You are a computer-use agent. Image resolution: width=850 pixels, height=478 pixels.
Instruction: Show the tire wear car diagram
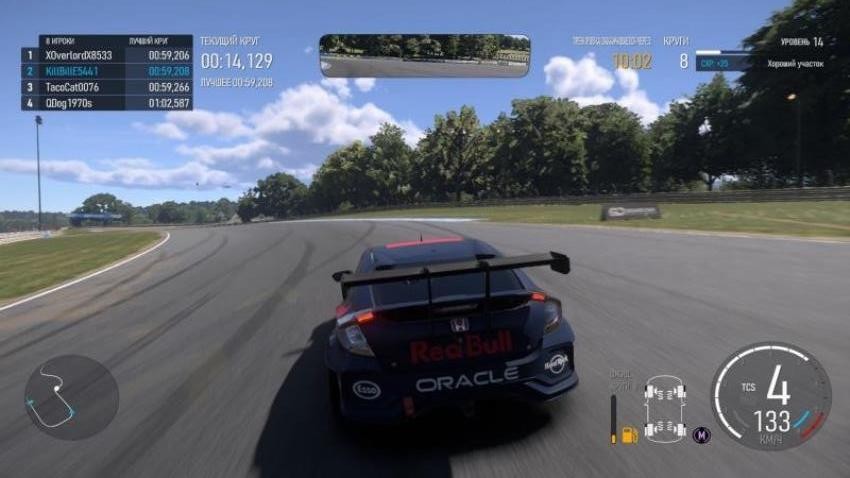point(665,408)
